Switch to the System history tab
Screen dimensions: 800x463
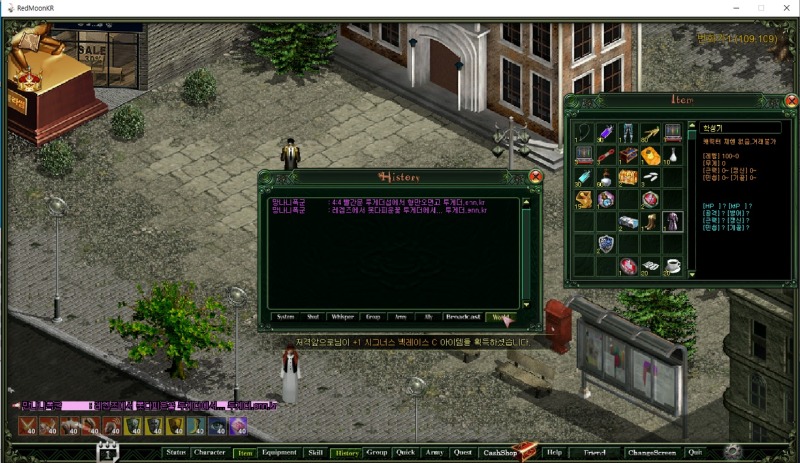(285, 317)
